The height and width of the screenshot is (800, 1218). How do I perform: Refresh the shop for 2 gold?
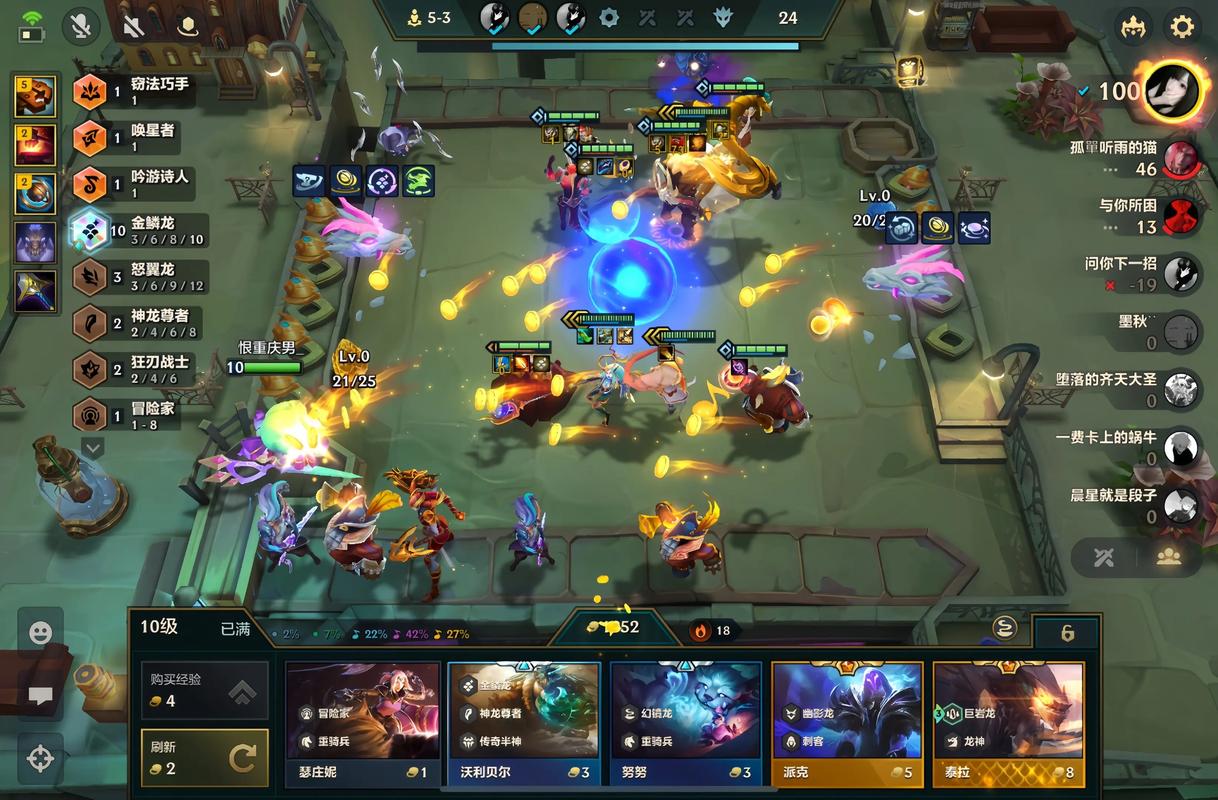(204, 758)
